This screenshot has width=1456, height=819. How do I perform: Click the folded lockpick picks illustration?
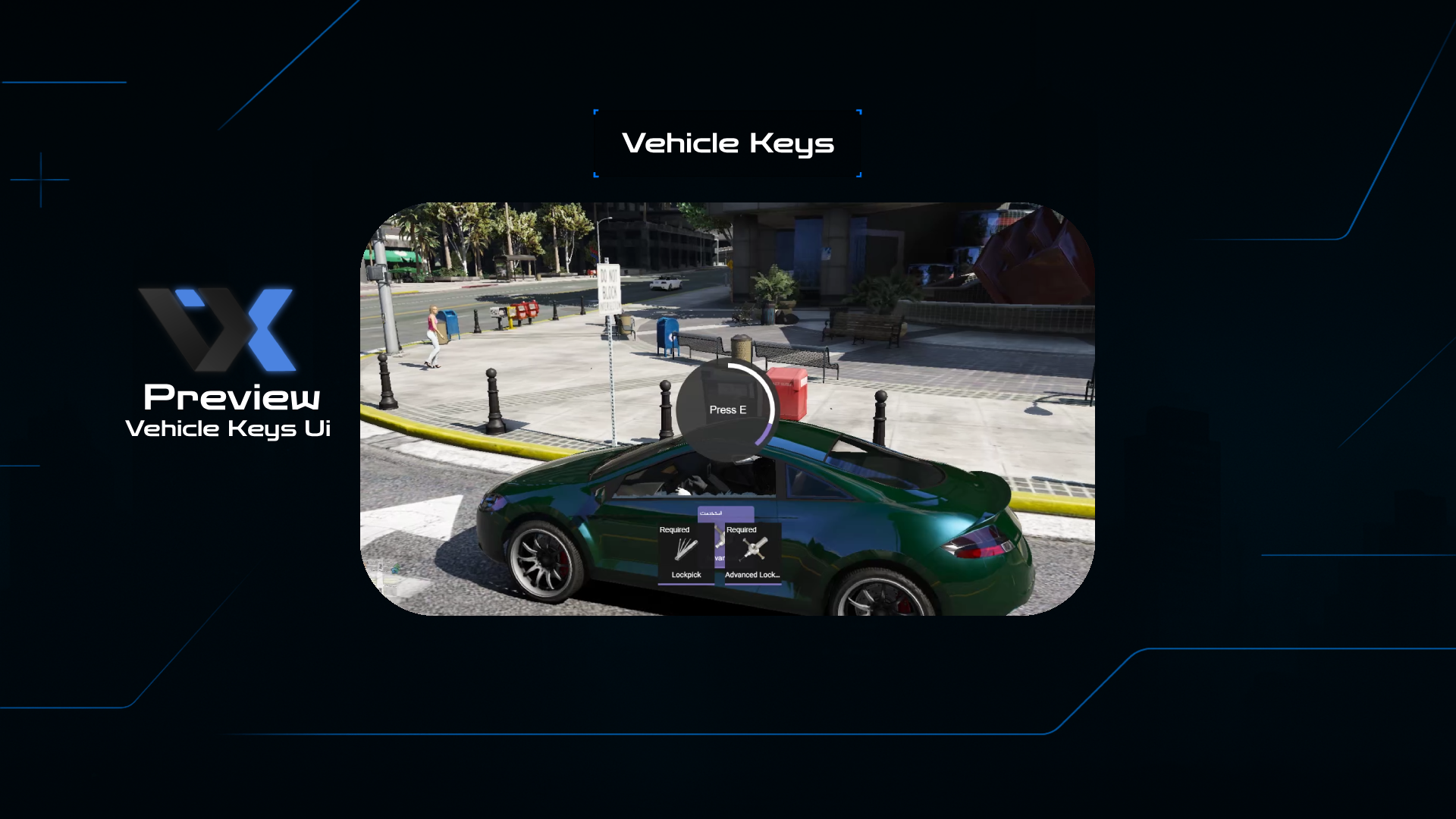[685, 548]
